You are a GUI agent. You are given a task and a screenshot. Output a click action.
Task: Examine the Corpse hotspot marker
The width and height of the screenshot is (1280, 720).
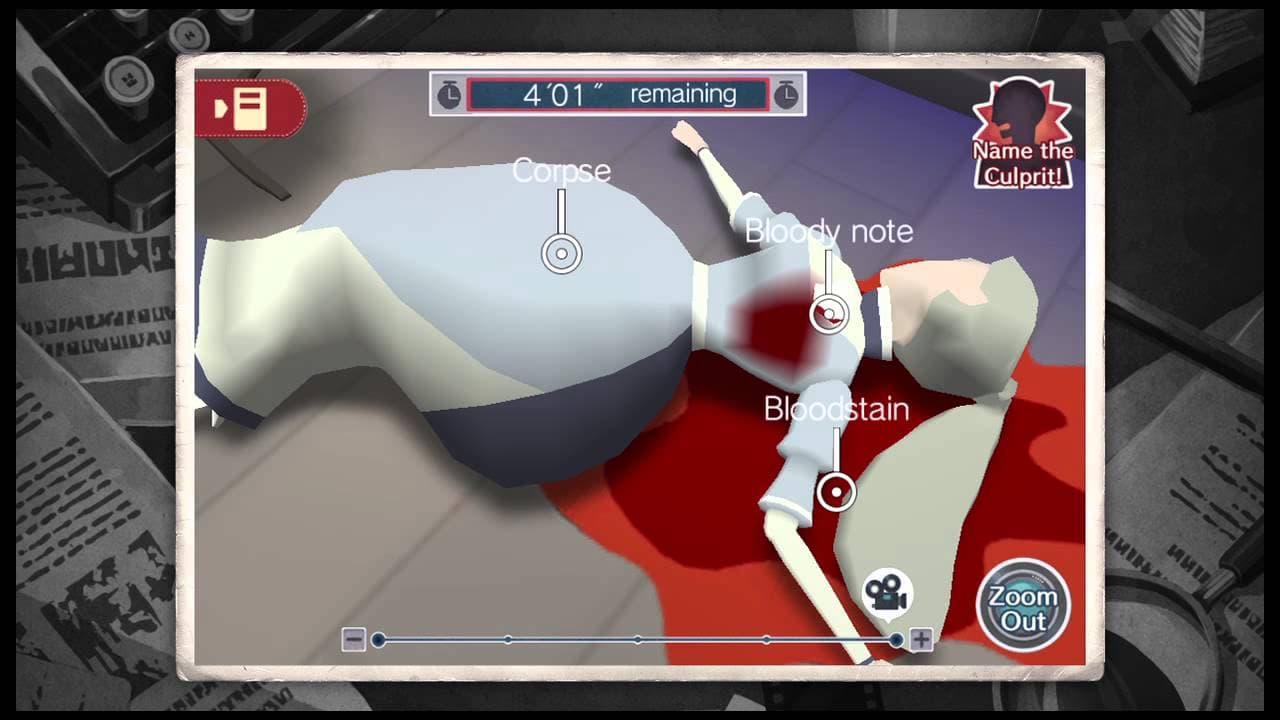(561, 254)
